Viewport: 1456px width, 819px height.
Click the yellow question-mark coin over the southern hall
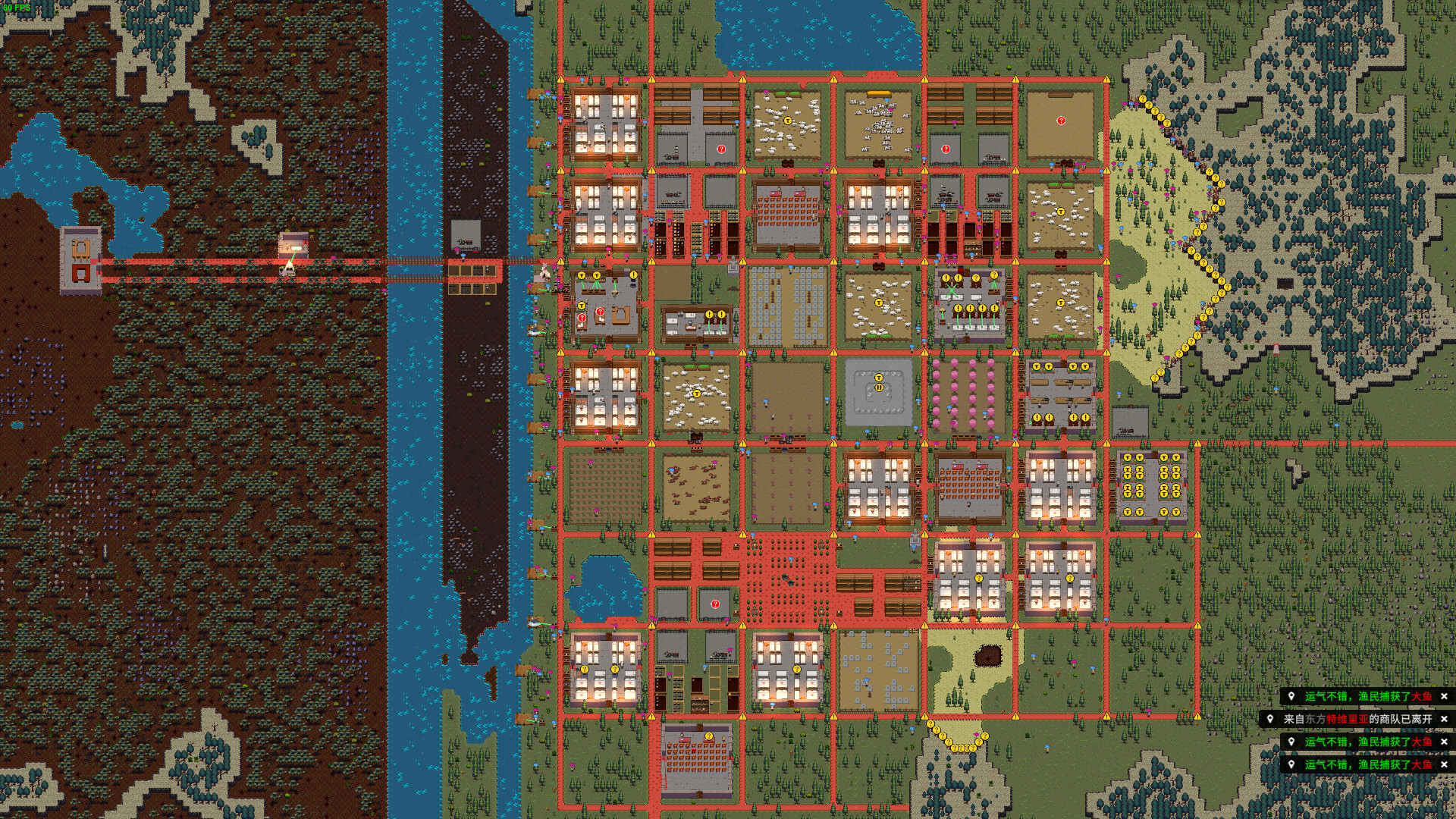click(708, 735)
